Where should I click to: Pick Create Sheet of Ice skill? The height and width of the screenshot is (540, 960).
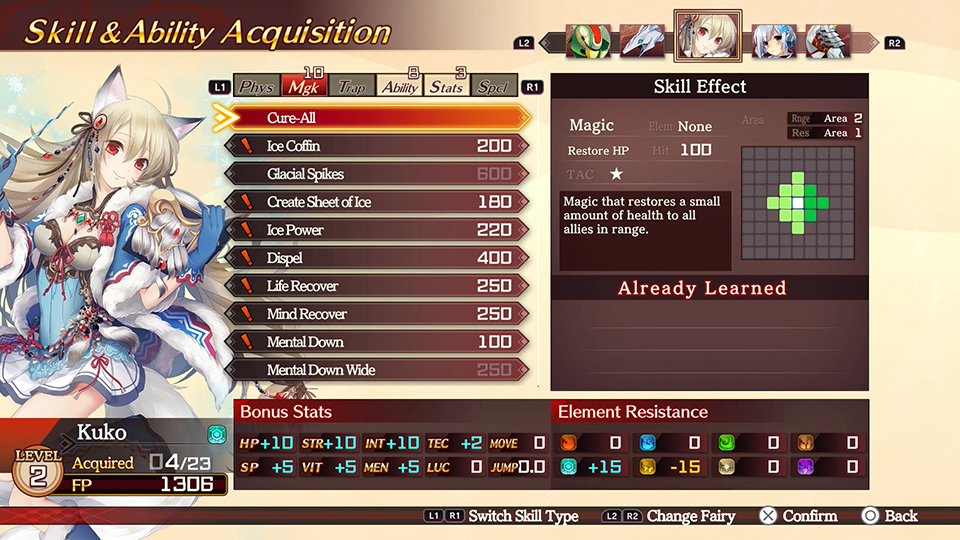click(x=375, y=202)
